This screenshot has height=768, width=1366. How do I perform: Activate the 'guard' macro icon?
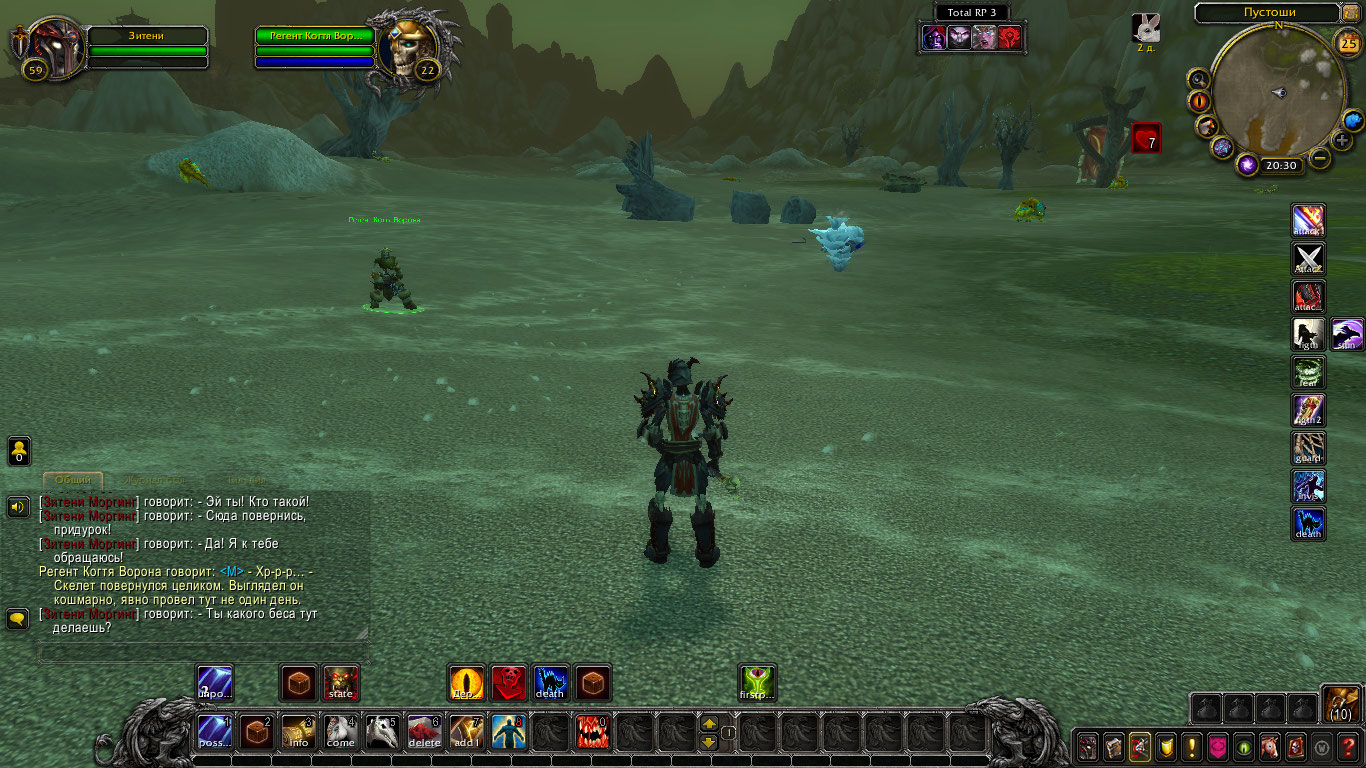click(1308, 448)
